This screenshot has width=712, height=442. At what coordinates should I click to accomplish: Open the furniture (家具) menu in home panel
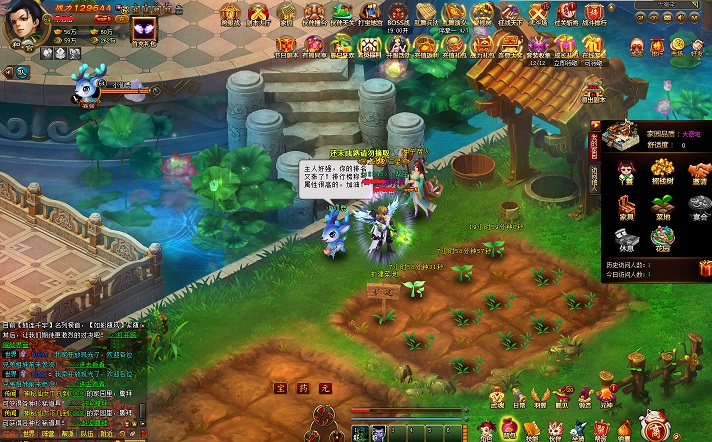[x=626, y=207]
